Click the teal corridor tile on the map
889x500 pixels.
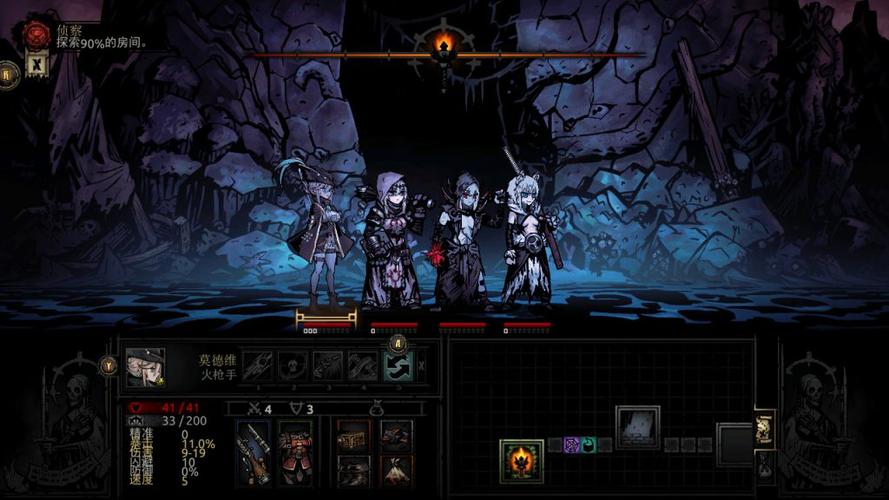click(588, 445)
